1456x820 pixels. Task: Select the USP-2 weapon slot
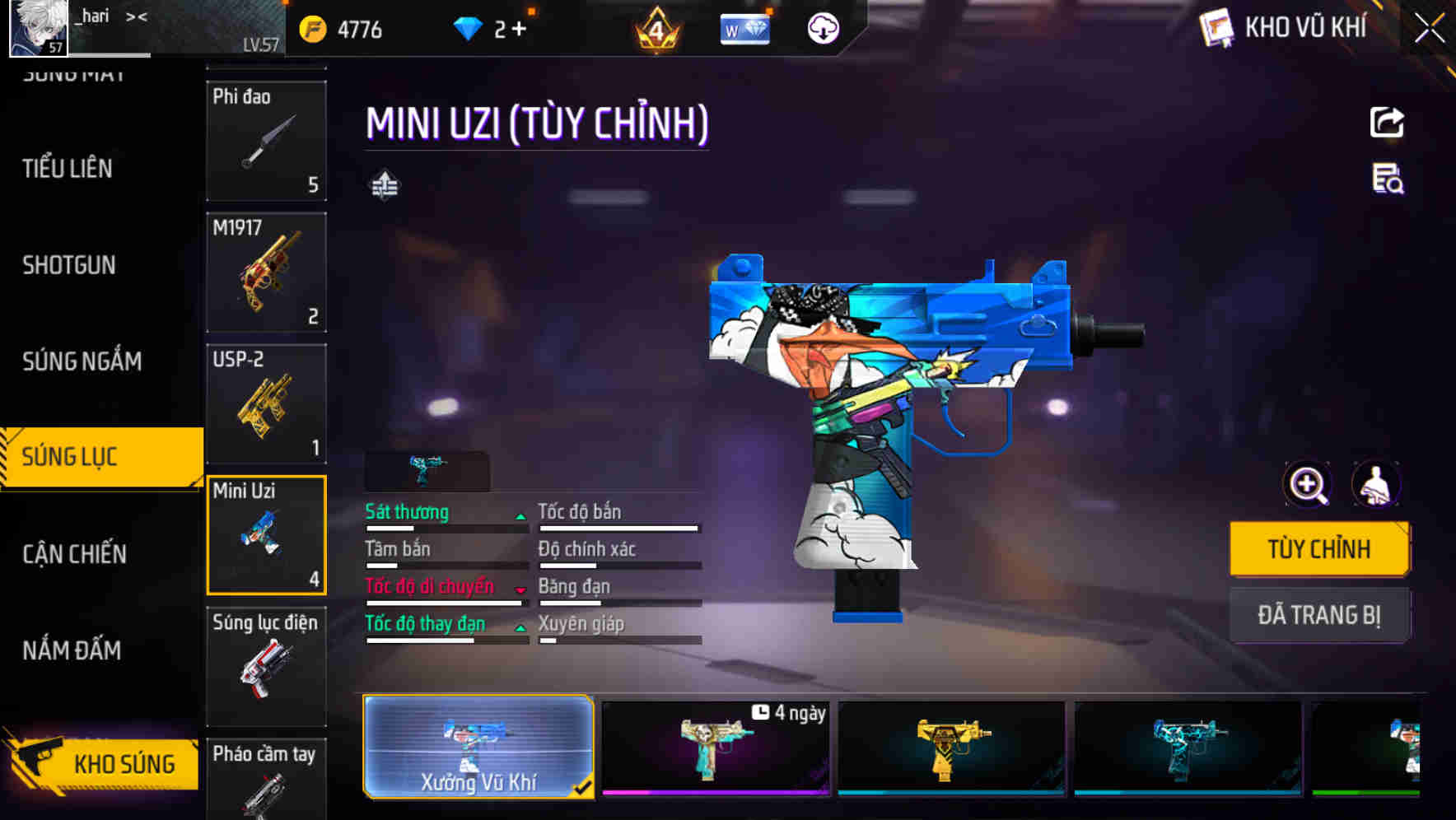(x=266, y=404)
